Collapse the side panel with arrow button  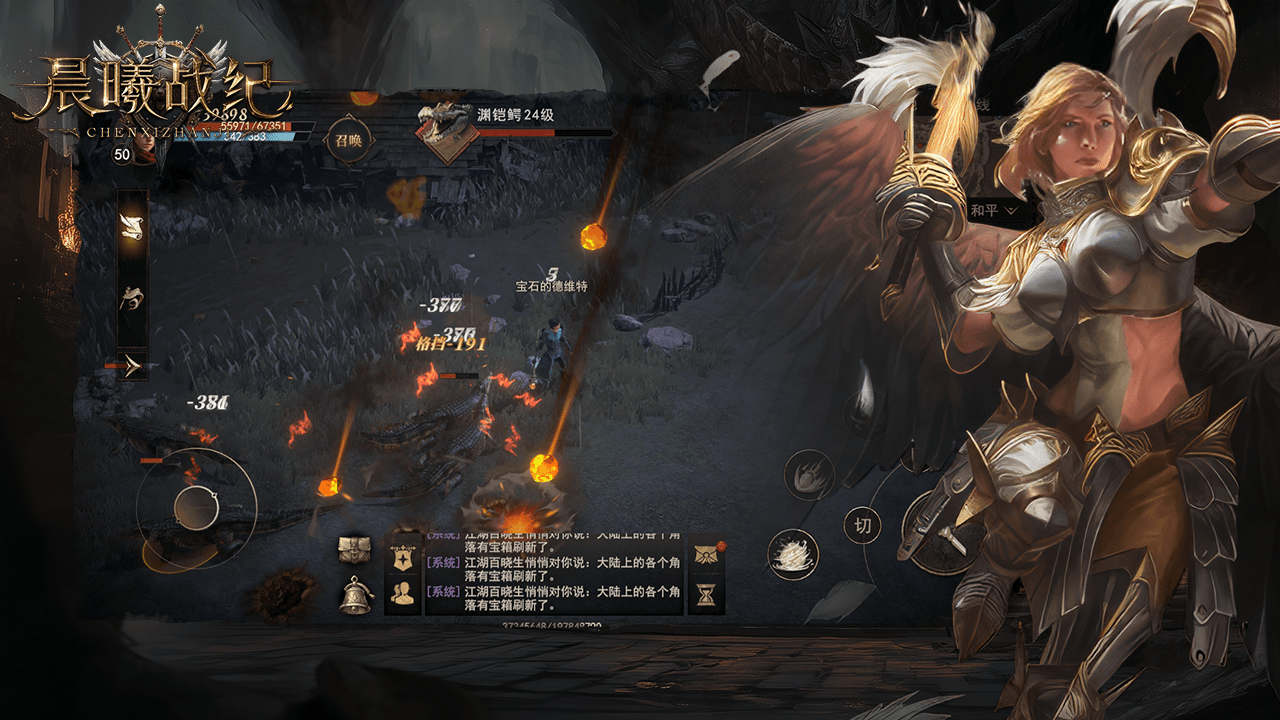[132, 366]
